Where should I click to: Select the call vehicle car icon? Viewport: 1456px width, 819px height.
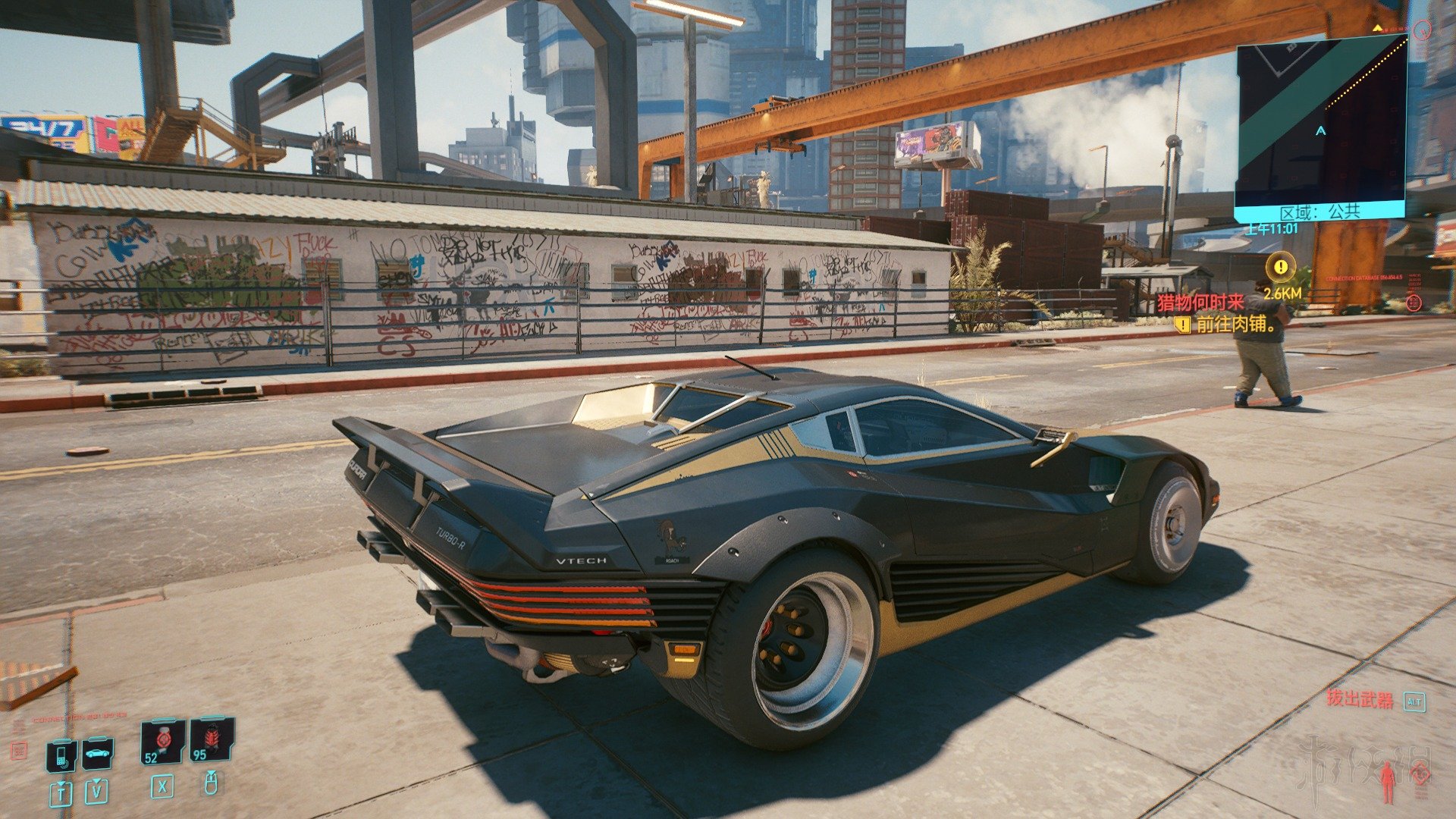[98, 752]
